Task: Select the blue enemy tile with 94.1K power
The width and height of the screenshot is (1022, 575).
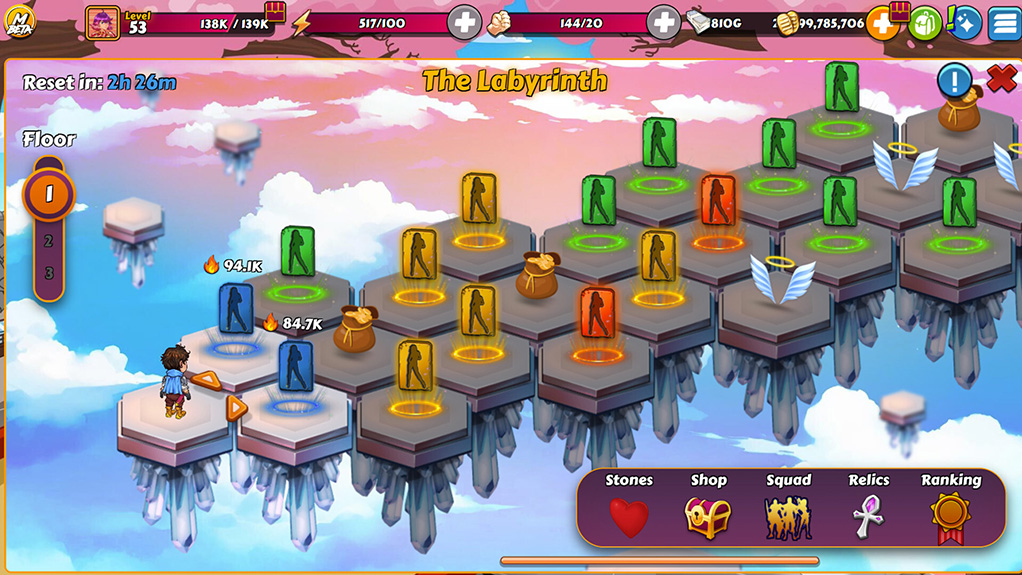Action: pos(236,310)
